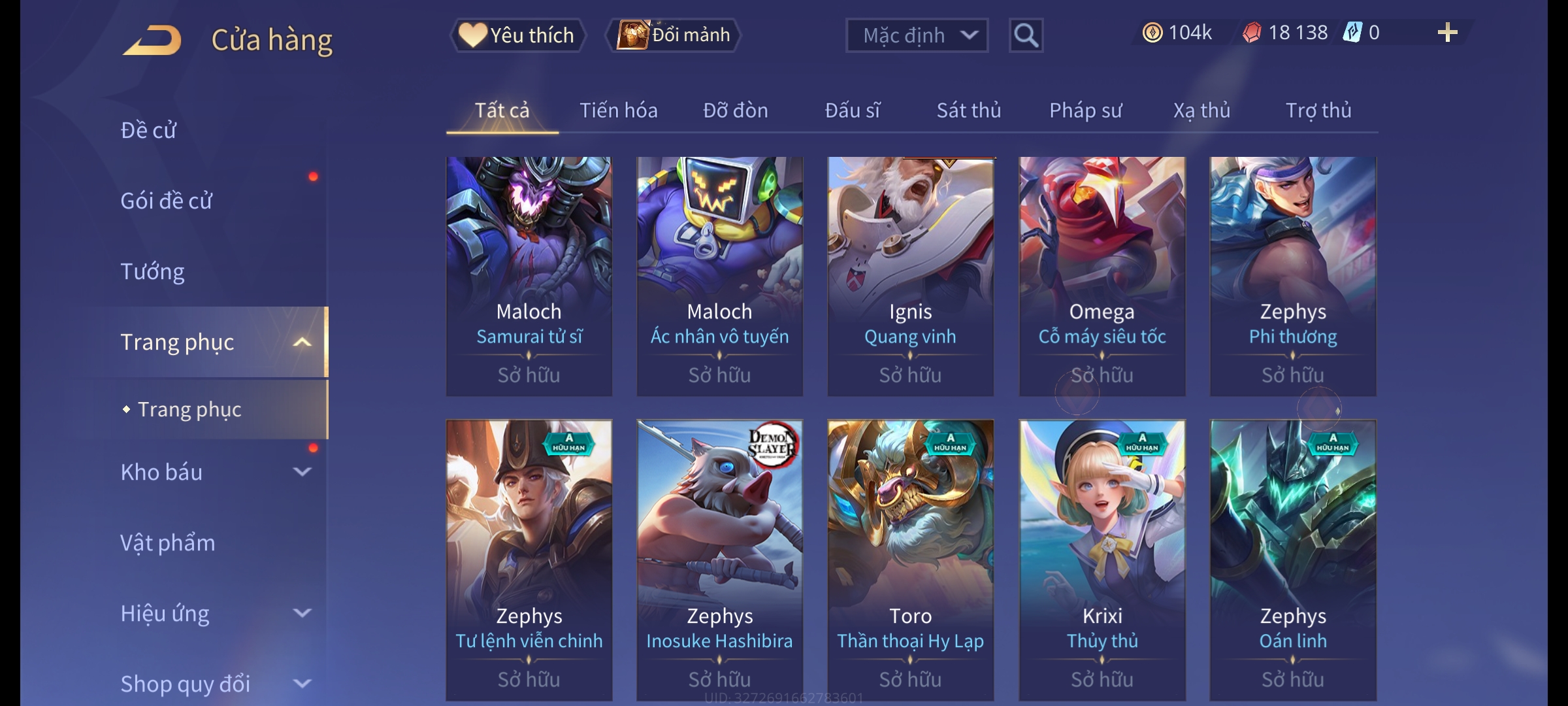
Task: Pick Zephys Inosuke Hashibira skin card
Action: tap(719, 560)
